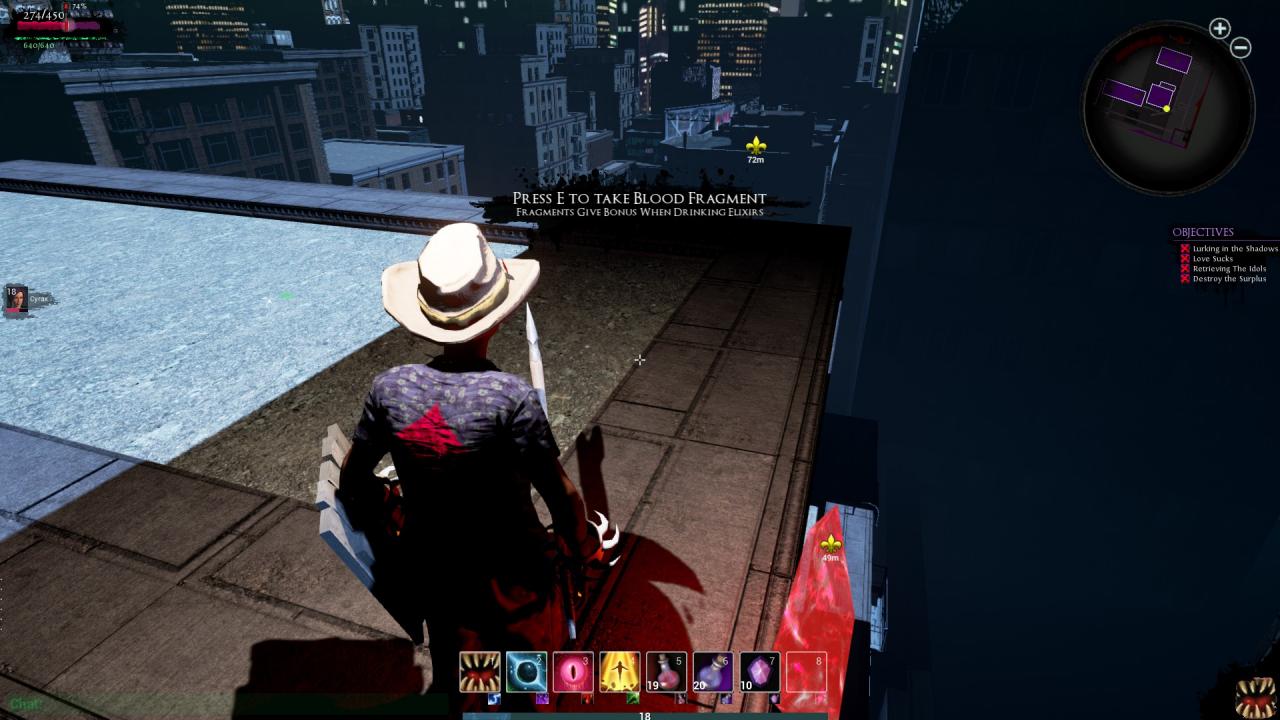
Task: Trigger the pink eye ability in slot 3
Action: pos(573,672)
